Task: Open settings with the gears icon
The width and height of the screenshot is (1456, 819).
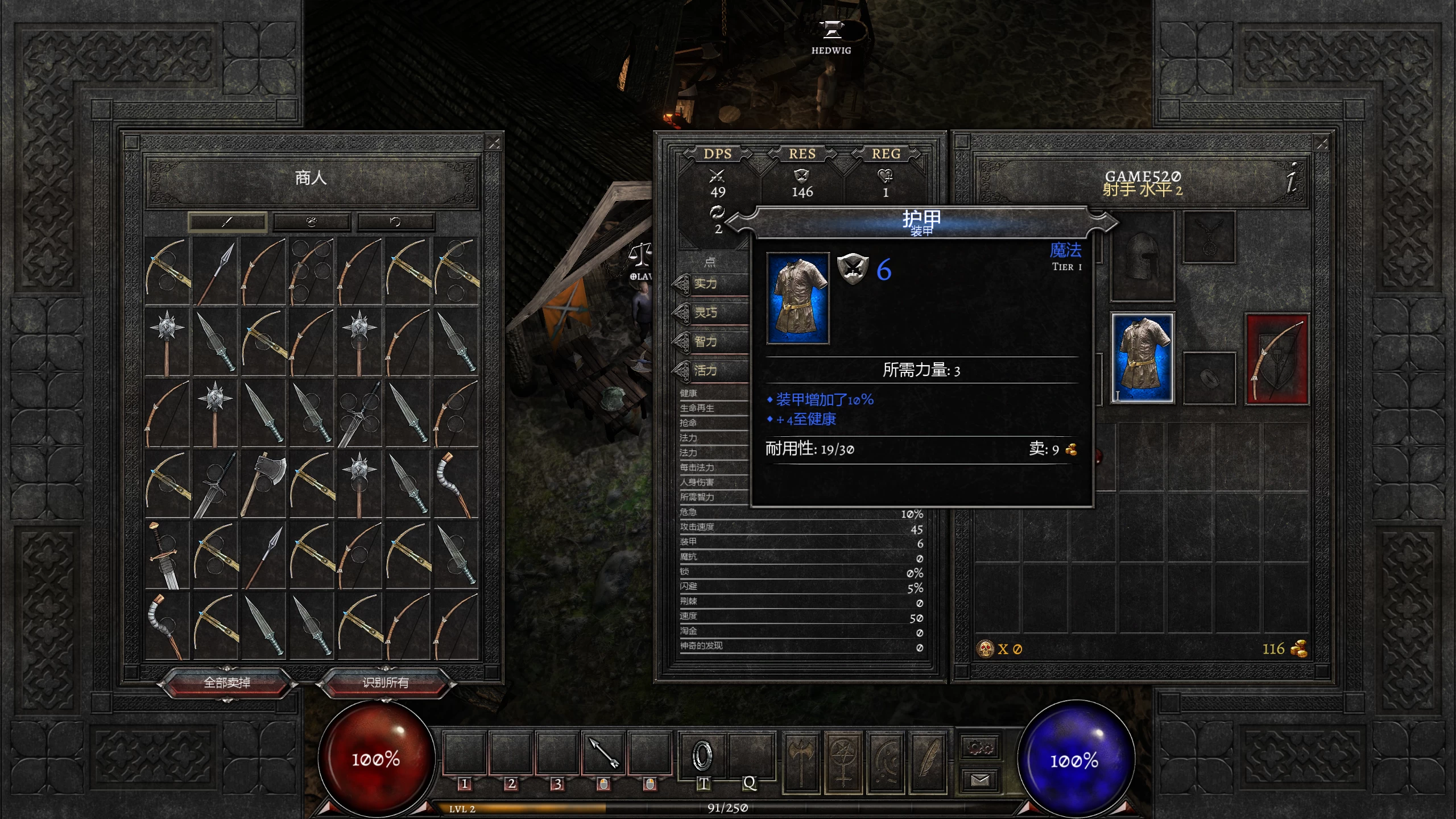Action: pyautogui.click(x=980, y=747)
